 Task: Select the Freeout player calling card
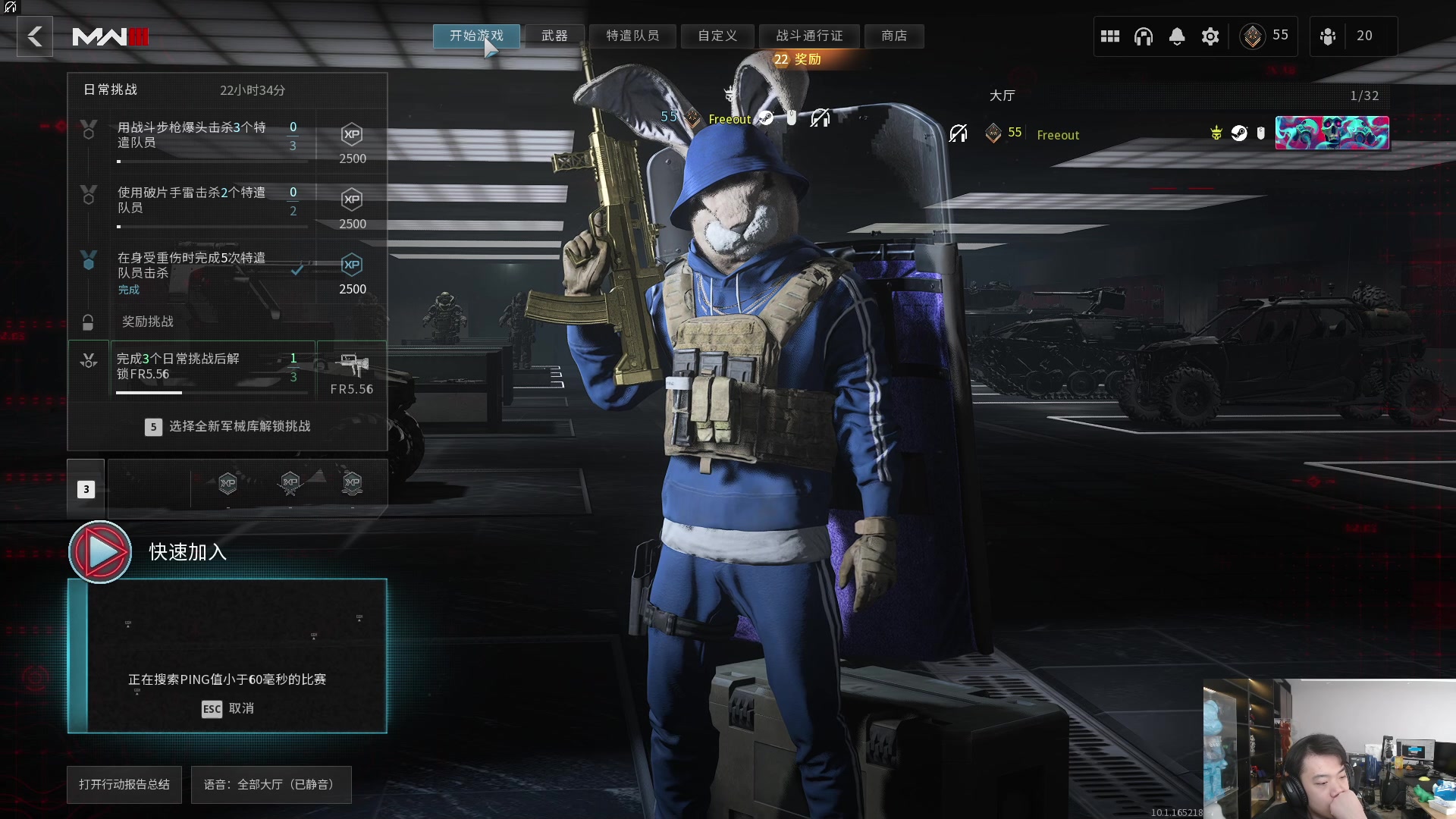tap(1332, 133)
